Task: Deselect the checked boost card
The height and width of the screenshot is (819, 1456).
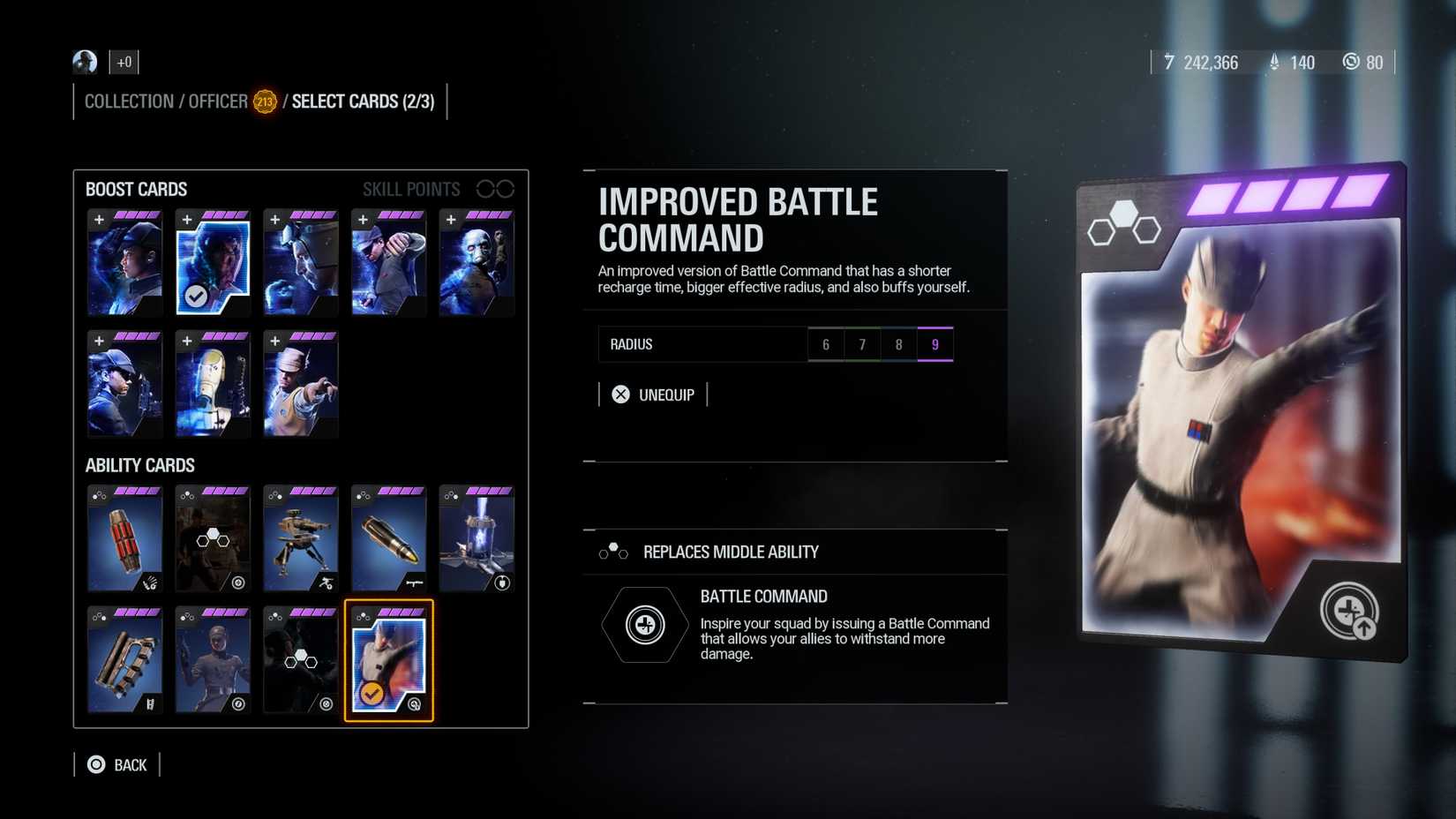Action: click(x=213, y=263)
